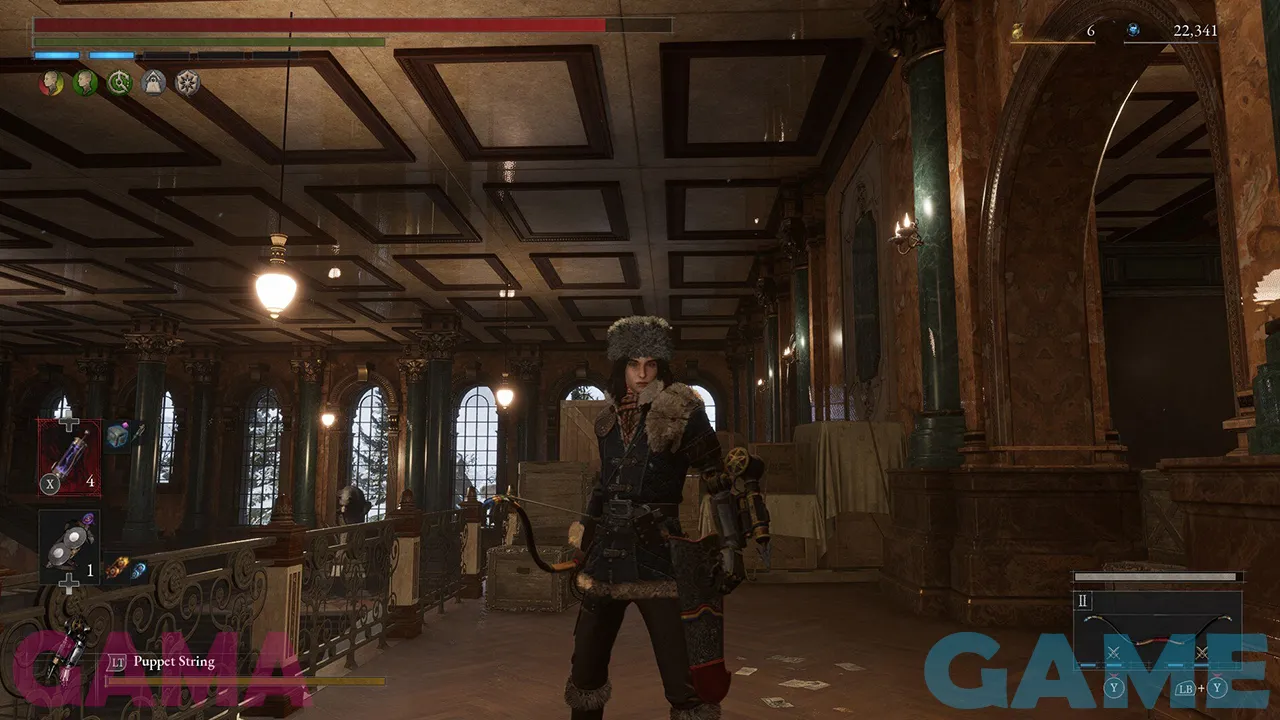The image size is (1280, 720).
Task: Click the red-yellow head status buff icon
Action: coord(51,83)
